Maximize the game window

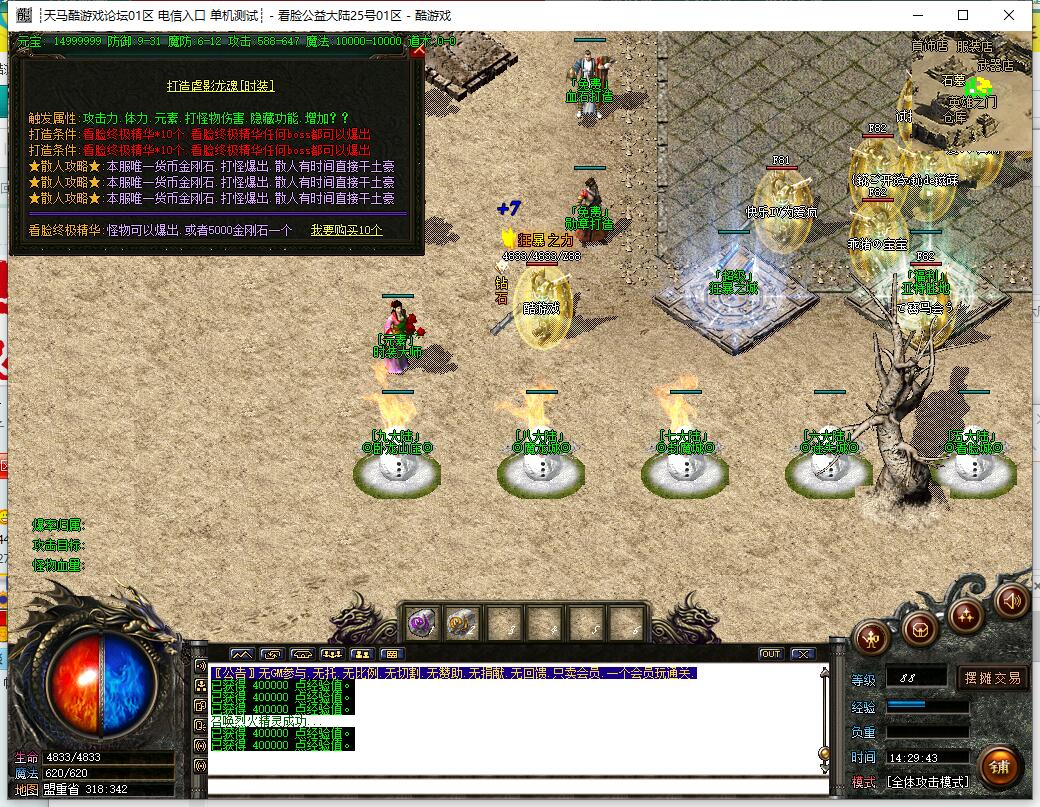tap(962, 15)
